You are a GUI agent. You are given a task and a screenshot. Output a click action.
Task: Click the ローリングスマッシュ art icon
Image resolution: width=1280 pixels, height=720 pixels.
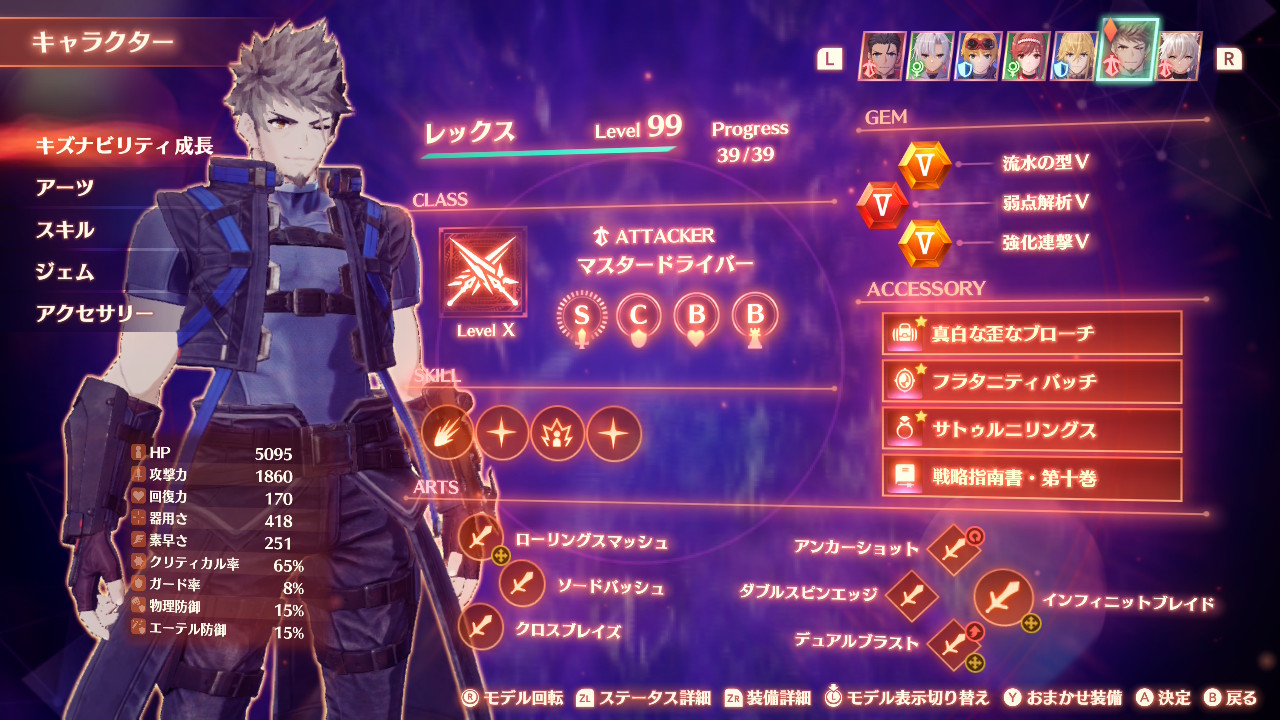(481, 539)
